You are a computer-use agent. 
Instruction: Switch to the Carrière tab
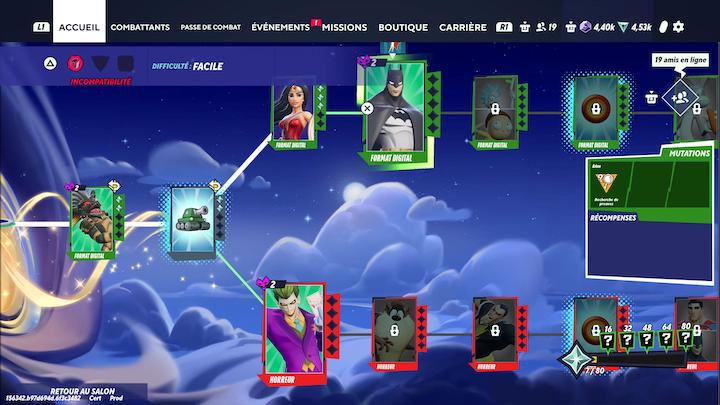click(x=463, y=27)
